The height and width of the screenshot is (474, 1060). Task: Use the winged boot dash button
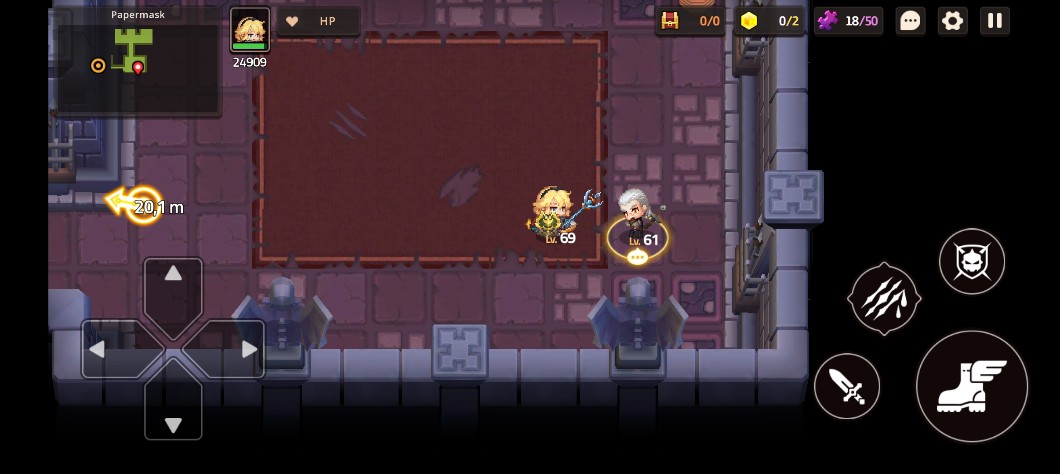[x=971, y=386]
